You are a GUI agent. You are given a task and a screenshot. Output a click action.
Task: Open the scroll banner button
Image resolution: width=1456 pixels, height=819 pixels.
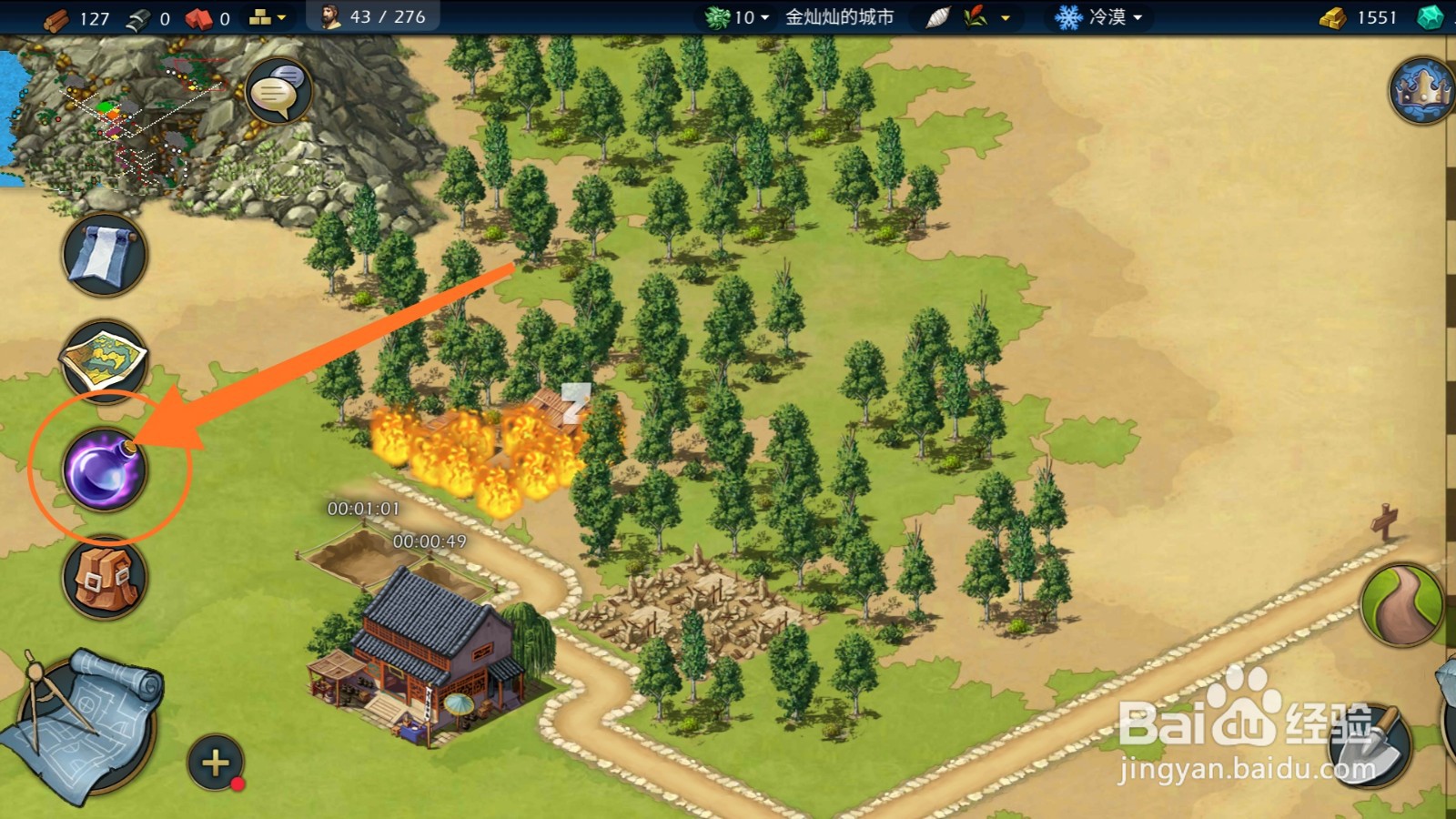click(105, 255)
